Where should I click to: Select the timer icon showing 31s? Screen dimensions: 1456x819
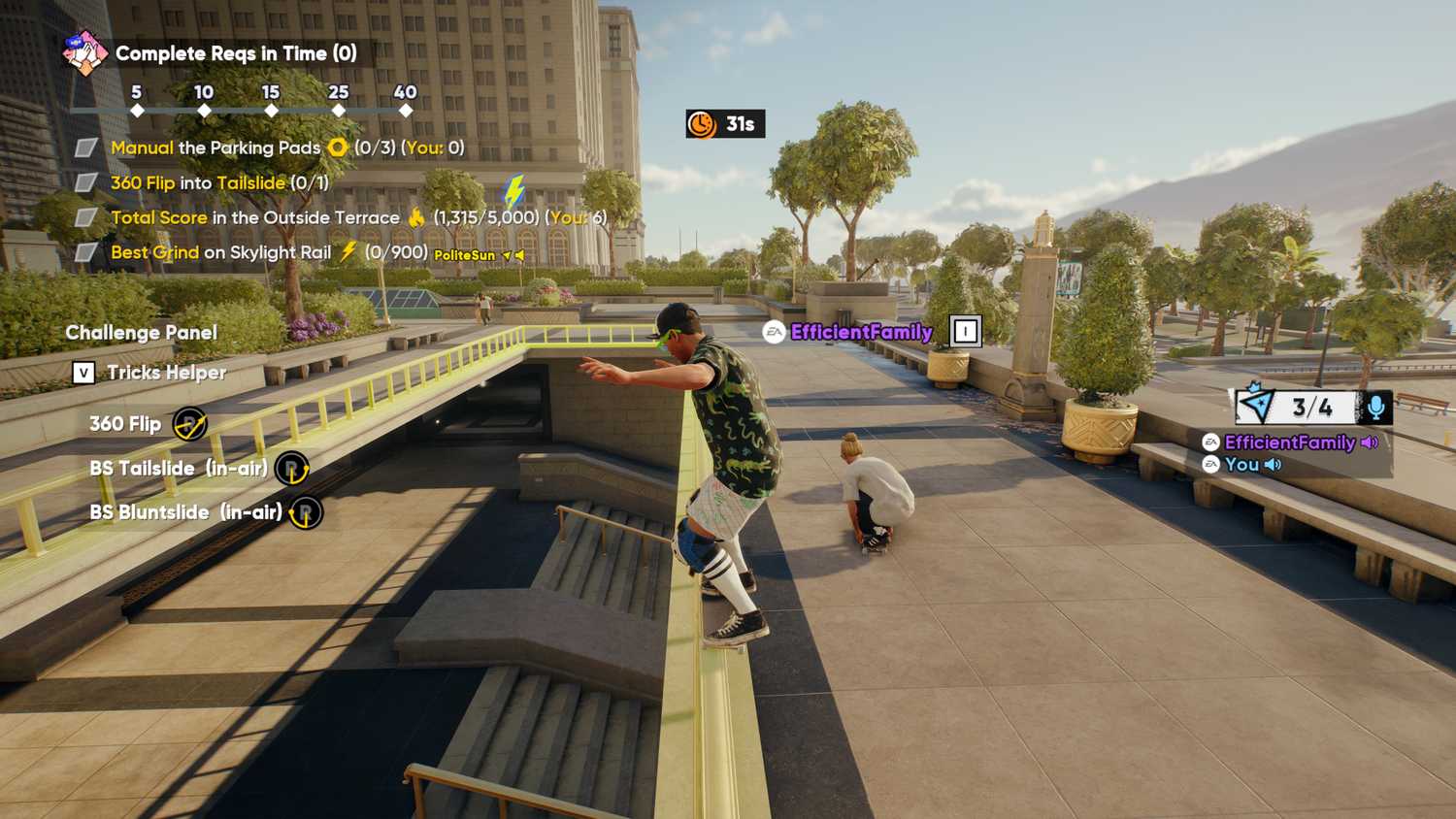(x=701, y=124)
